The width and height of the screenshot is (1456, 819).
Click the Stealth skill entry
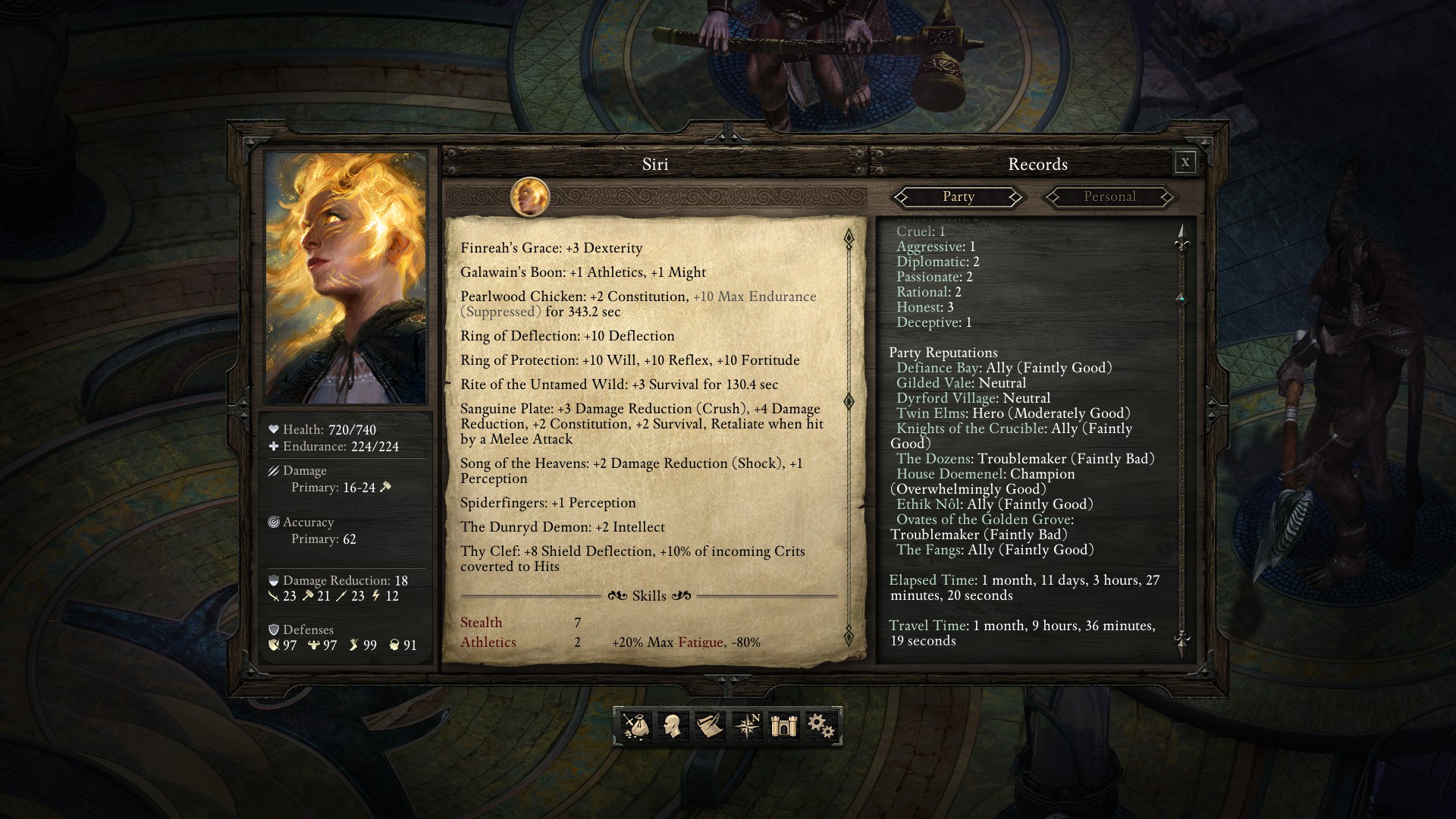(x=482, y=623)
